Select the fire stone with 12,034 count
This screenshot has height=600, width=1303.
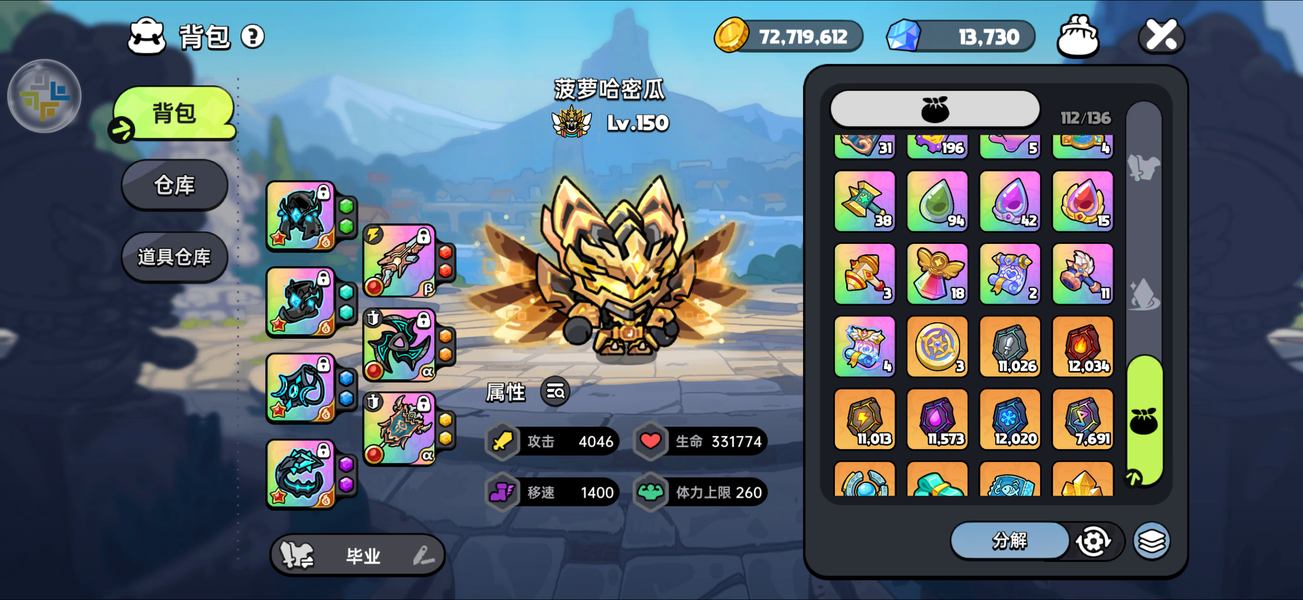click(1082, 347)
